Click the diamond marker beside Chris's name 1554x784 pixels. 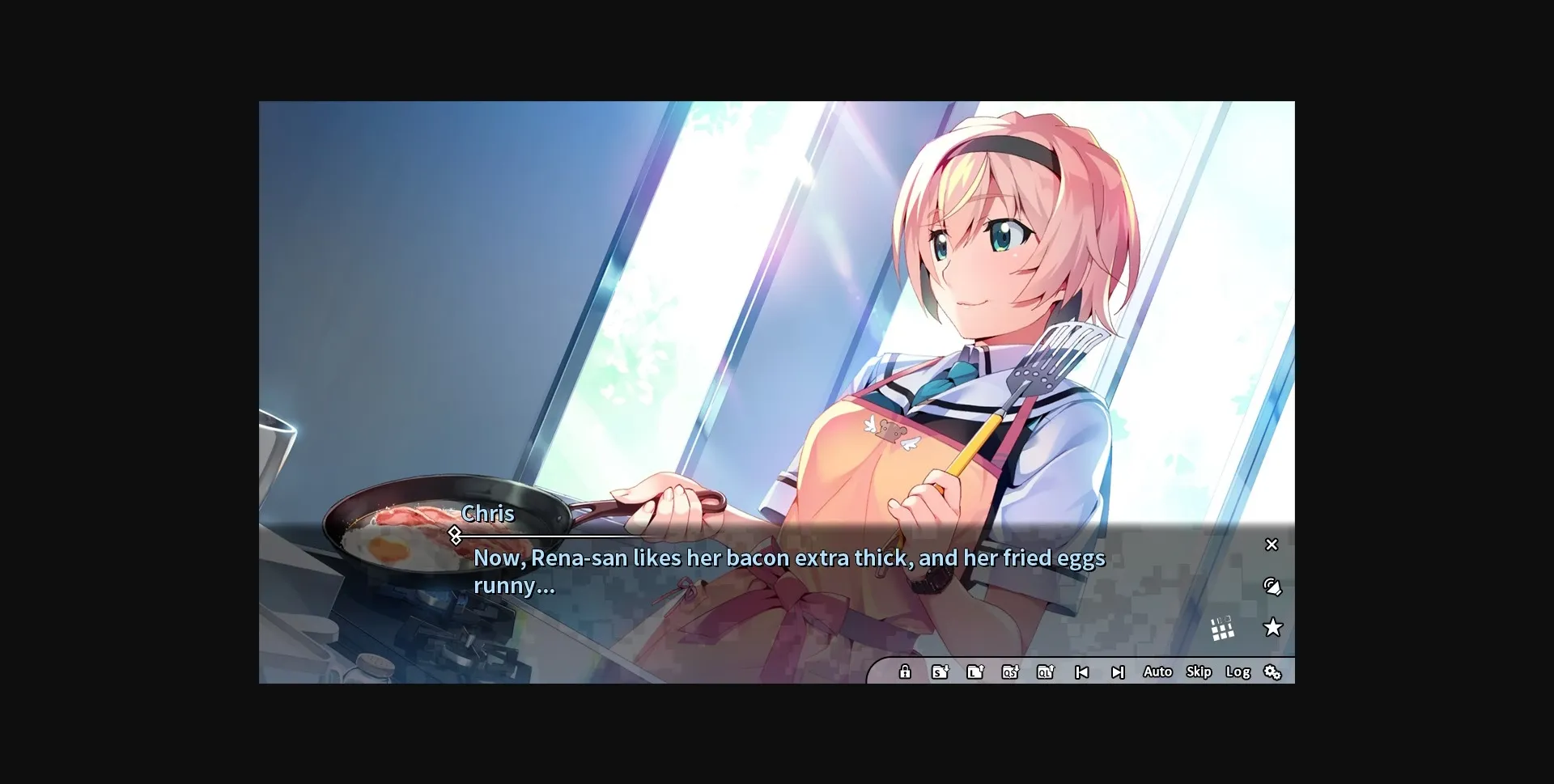[456, 534]
